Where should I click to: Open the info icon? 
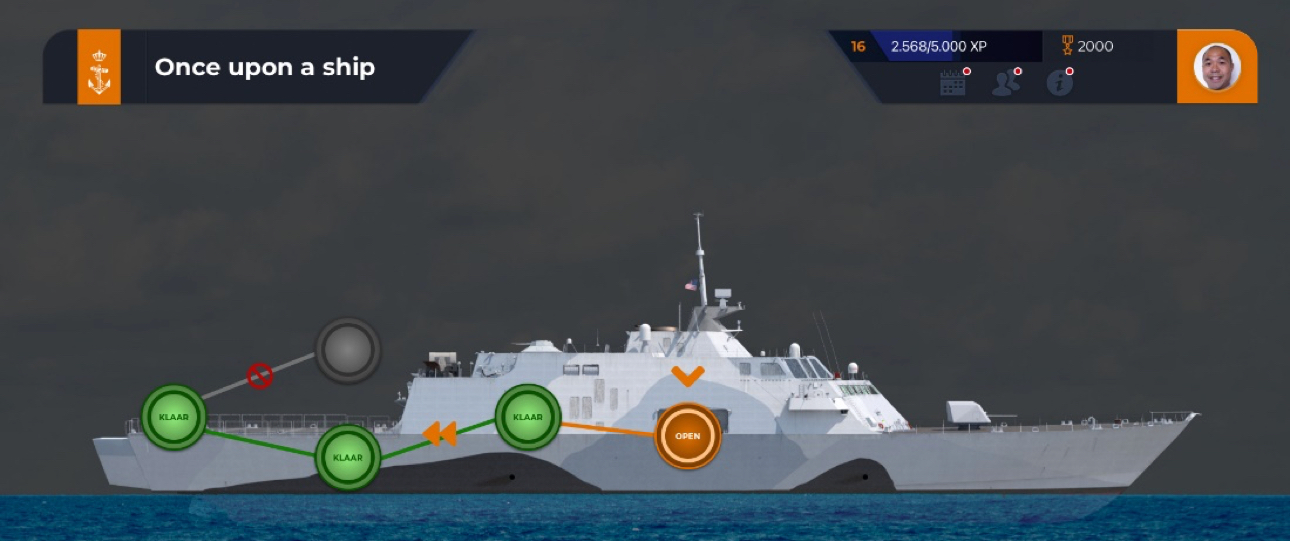(x=1059, y=84)
